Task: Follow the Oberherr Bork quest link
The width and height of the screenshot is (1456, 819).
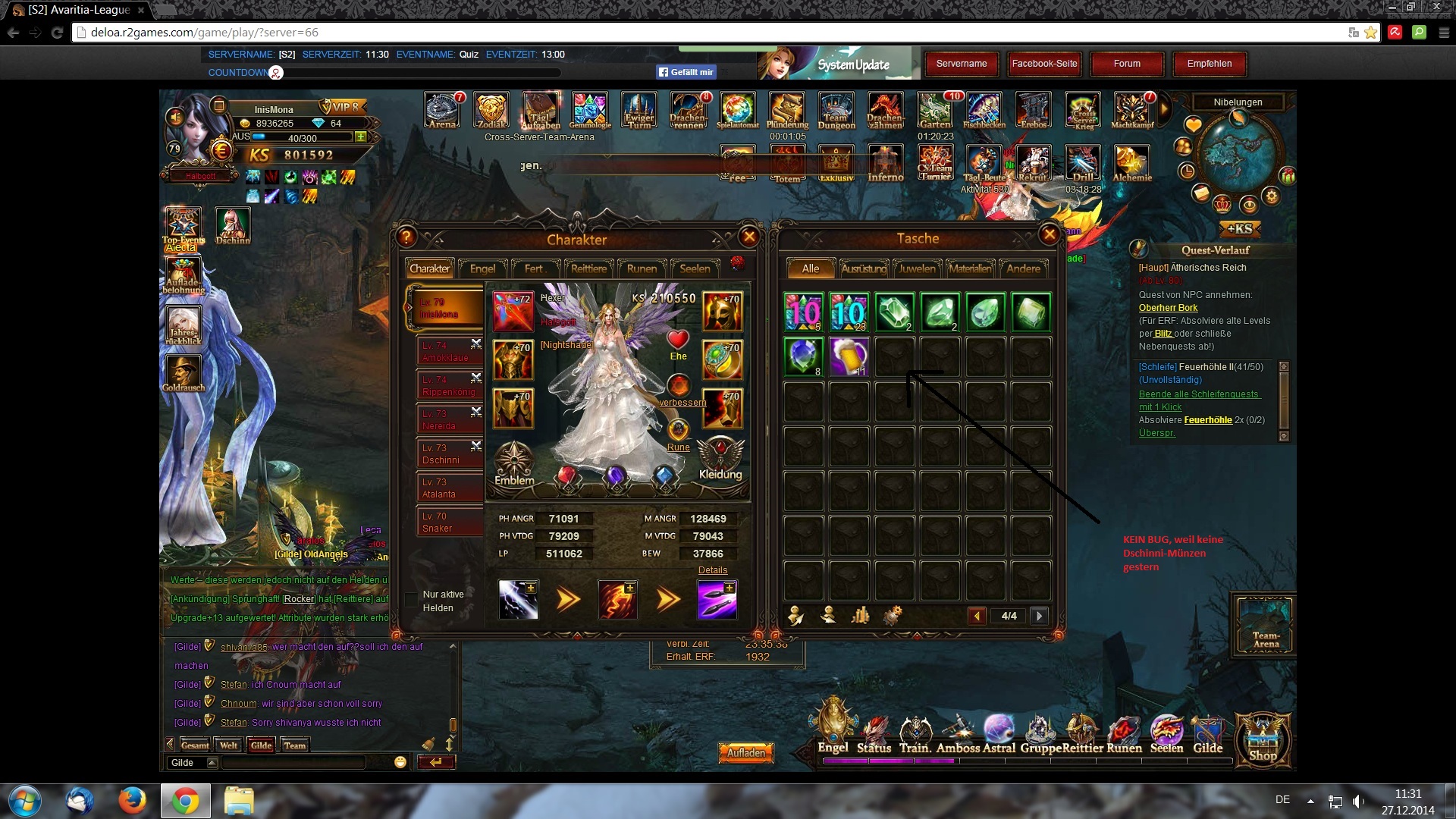Action: point(1168,308)
